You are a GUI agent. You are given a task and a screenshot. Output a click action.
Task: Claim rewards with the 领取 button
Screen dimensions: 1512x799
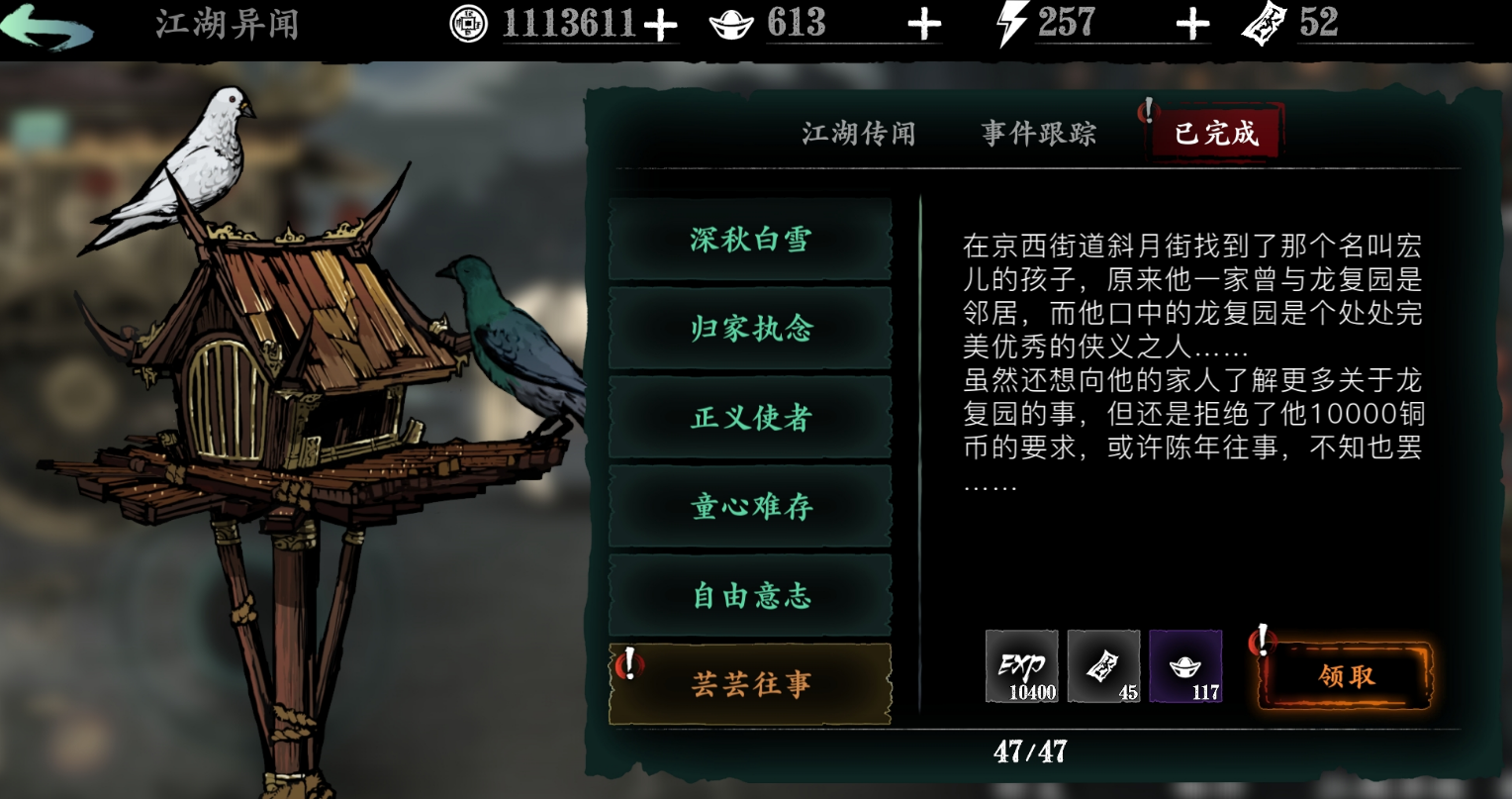pos(1346,676)
